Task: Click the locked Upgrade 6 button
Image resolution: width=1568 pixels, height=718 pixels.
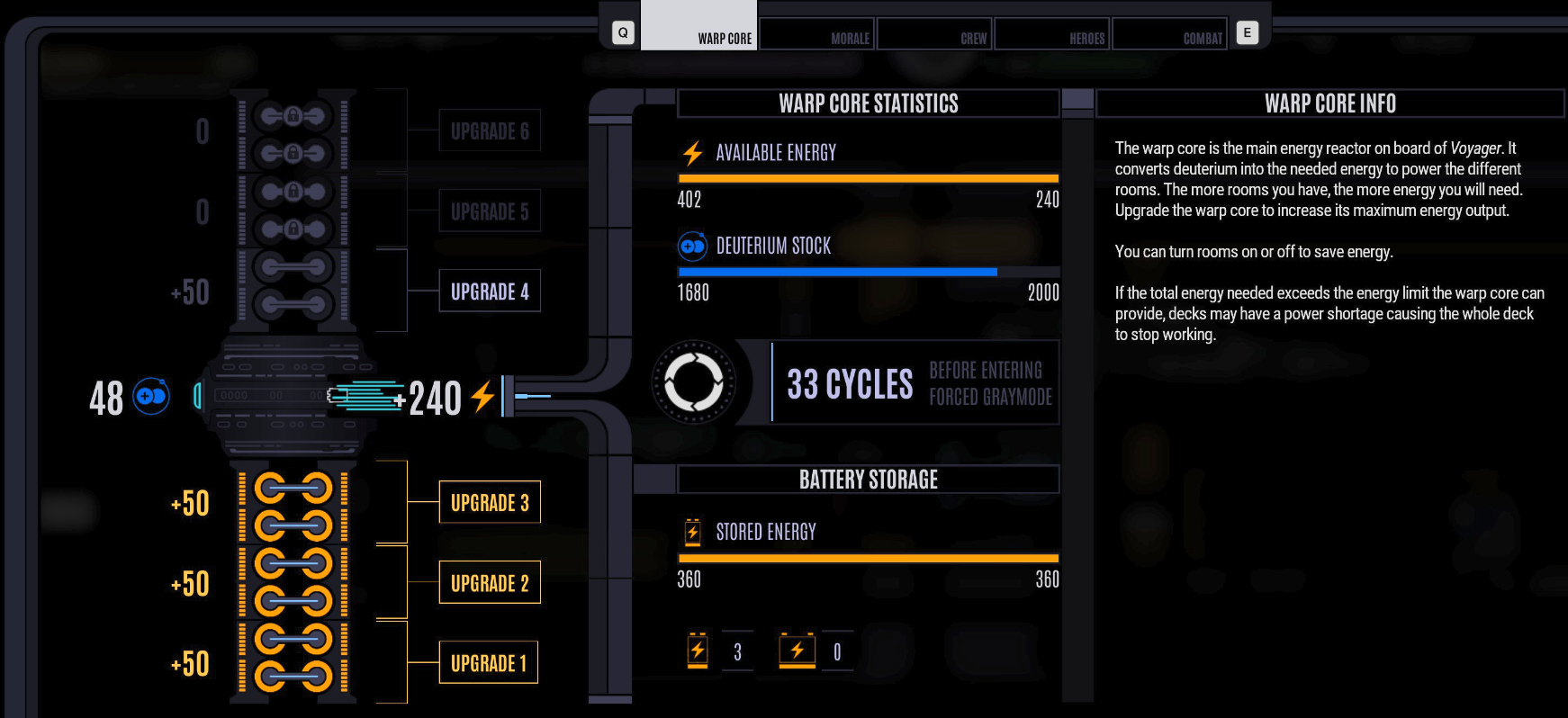Action: coord(489,131)
